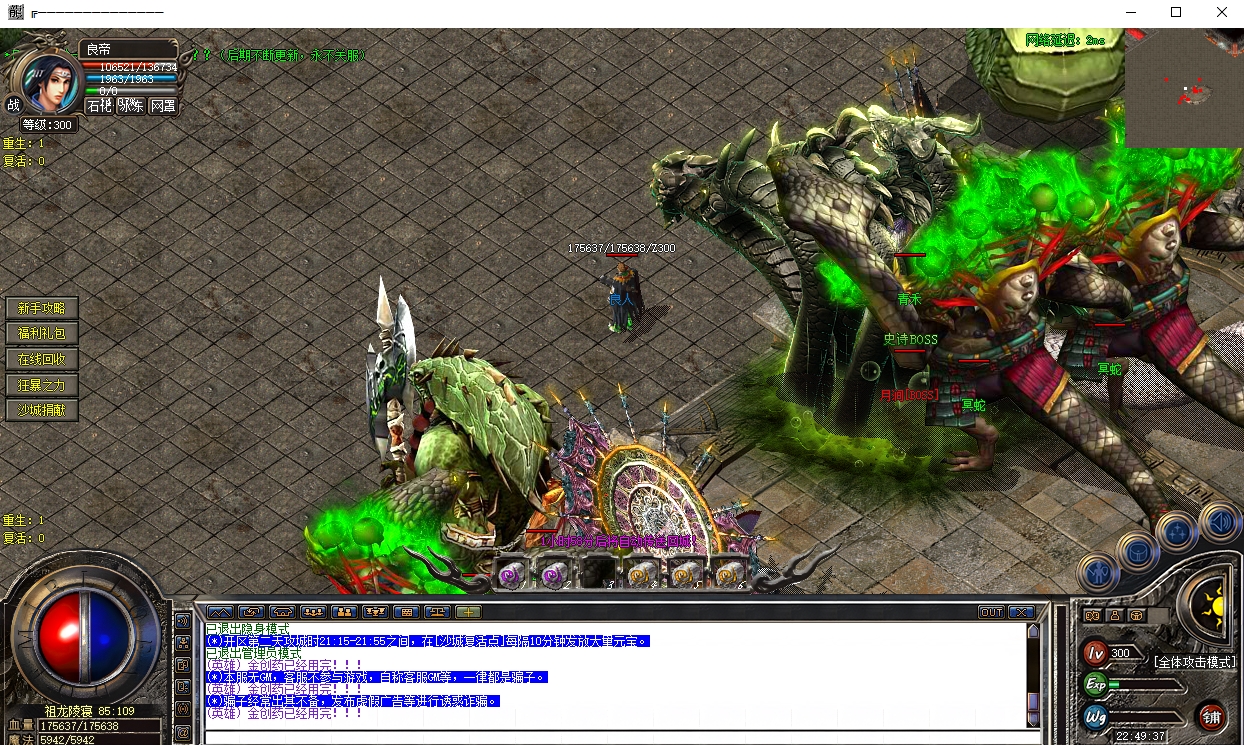Click the OUT button on chat bar
The height and width of the screenshot is (745, 1244).
click(x=991, y=612)
